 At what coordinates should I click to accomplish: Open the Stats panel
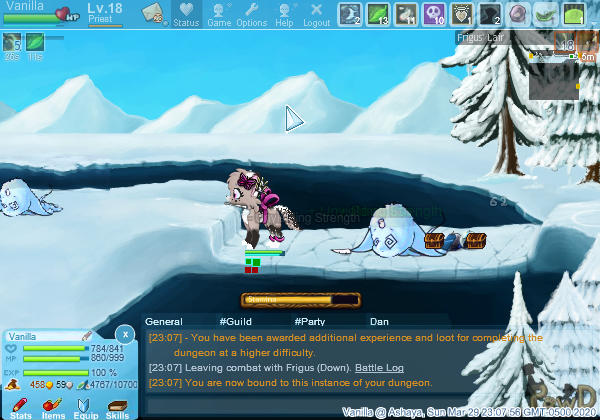click(x=20, y=406)
